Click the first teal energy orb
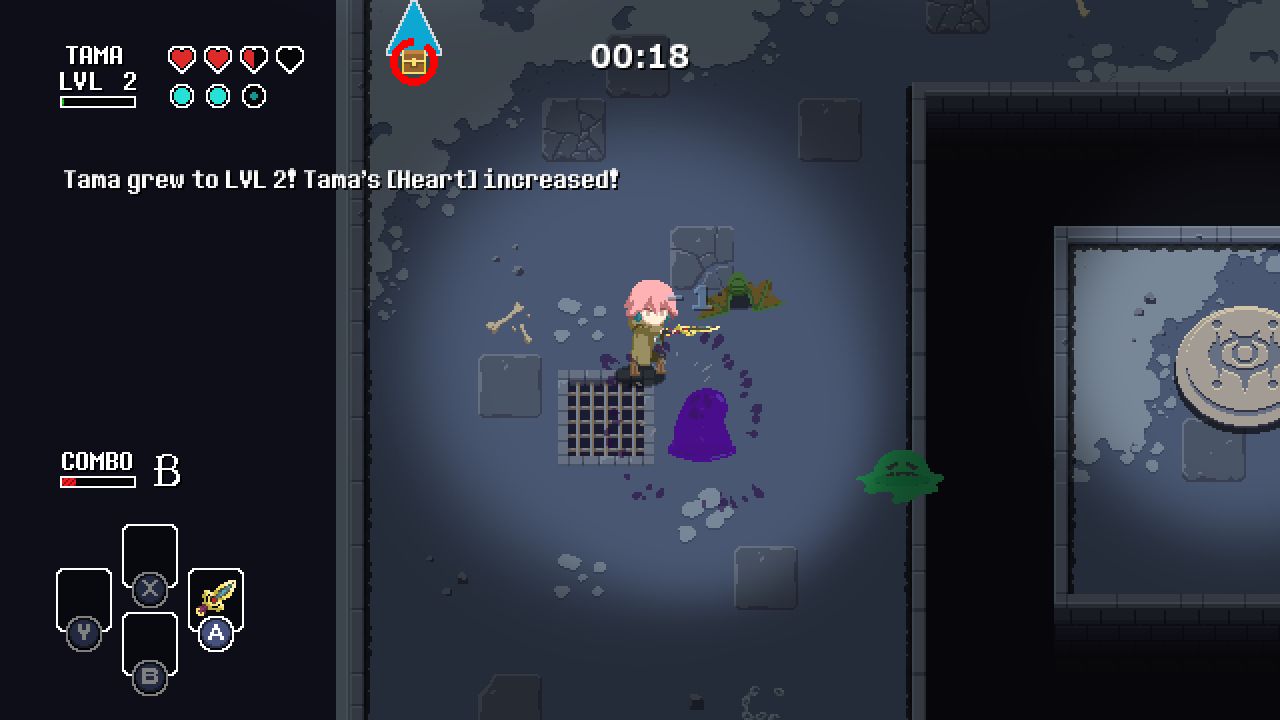Screen dimensions: 1280x720 183,96
